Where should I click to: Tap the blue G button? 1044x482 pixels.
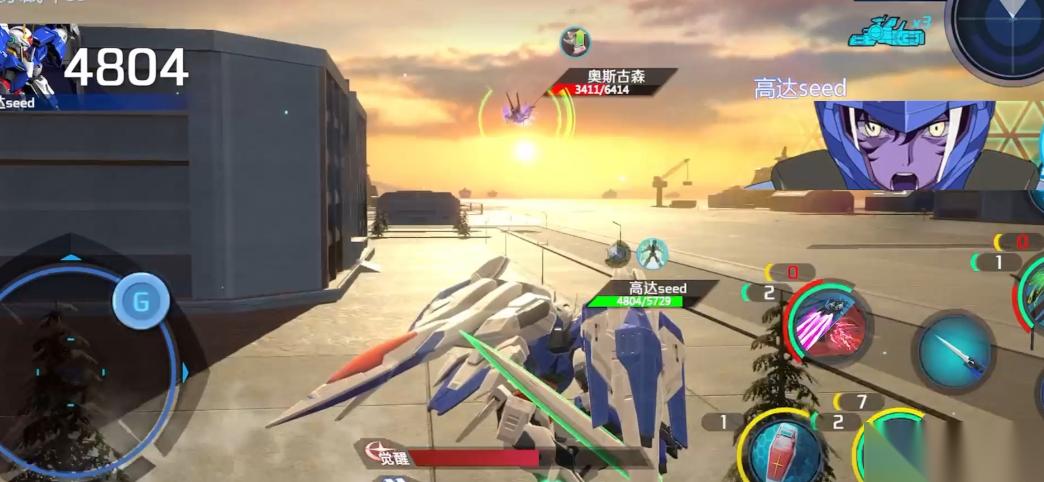click(141, 299)
